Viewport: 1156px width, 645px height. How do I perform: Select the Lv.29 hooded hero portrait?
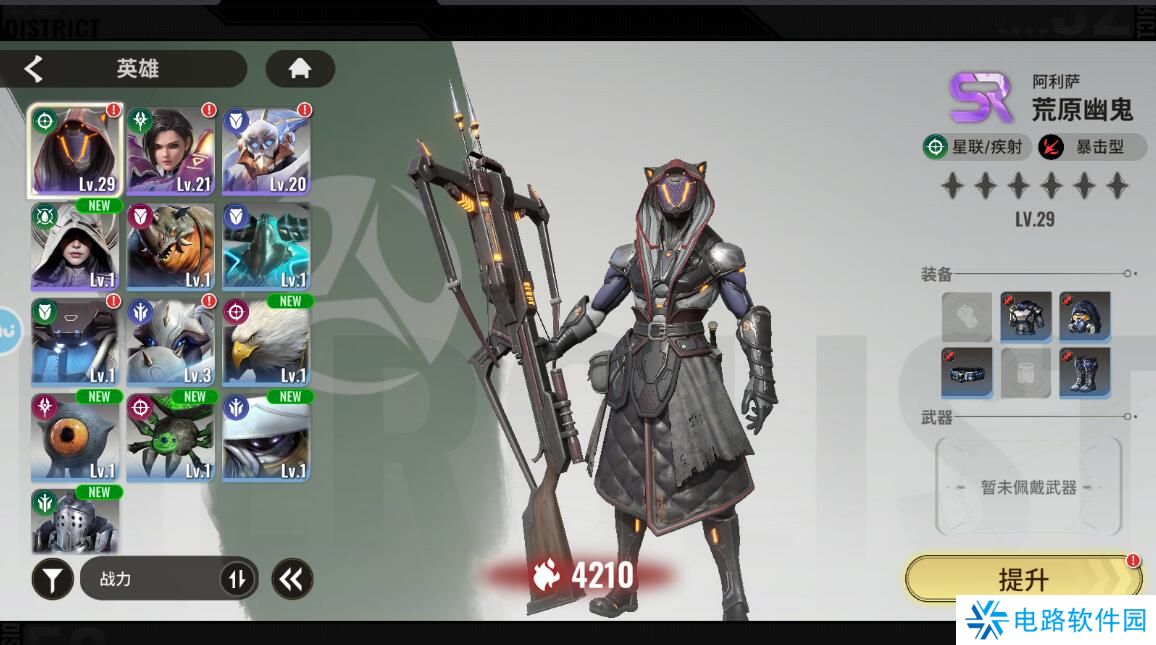tap(75, 151)
